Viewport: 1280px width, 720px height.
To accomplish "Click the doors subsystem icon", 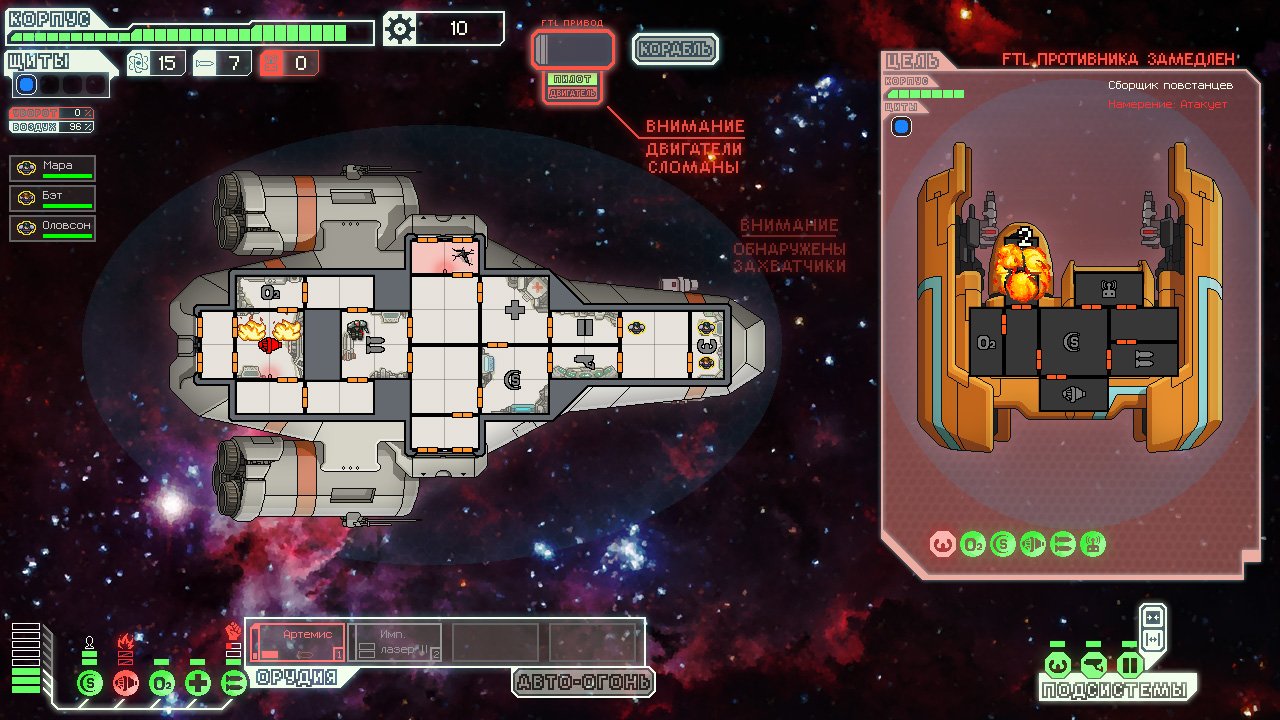I will click(1130, 665).
